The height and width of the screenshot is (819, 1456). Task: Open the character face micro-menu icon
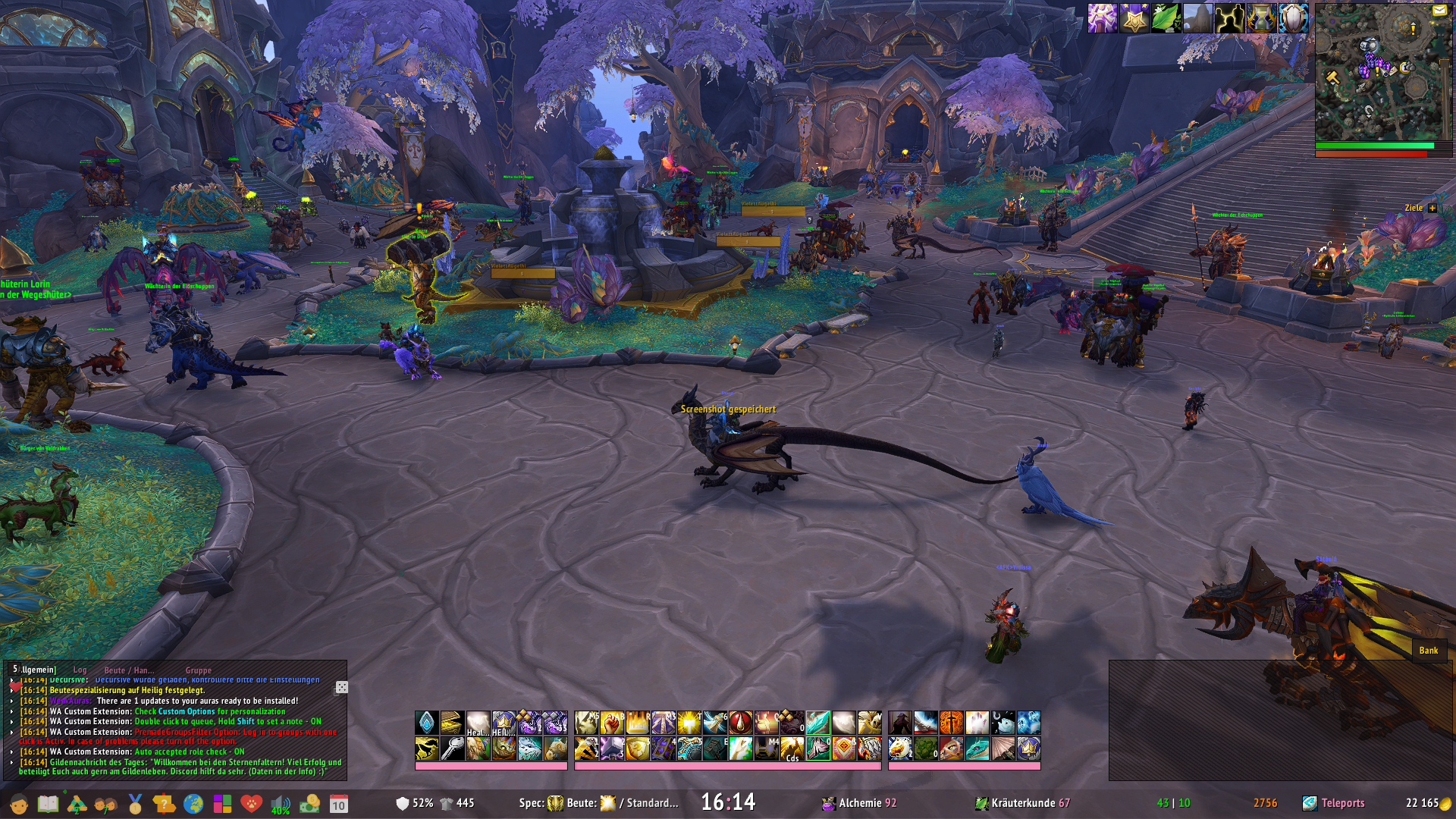point(19,804)
